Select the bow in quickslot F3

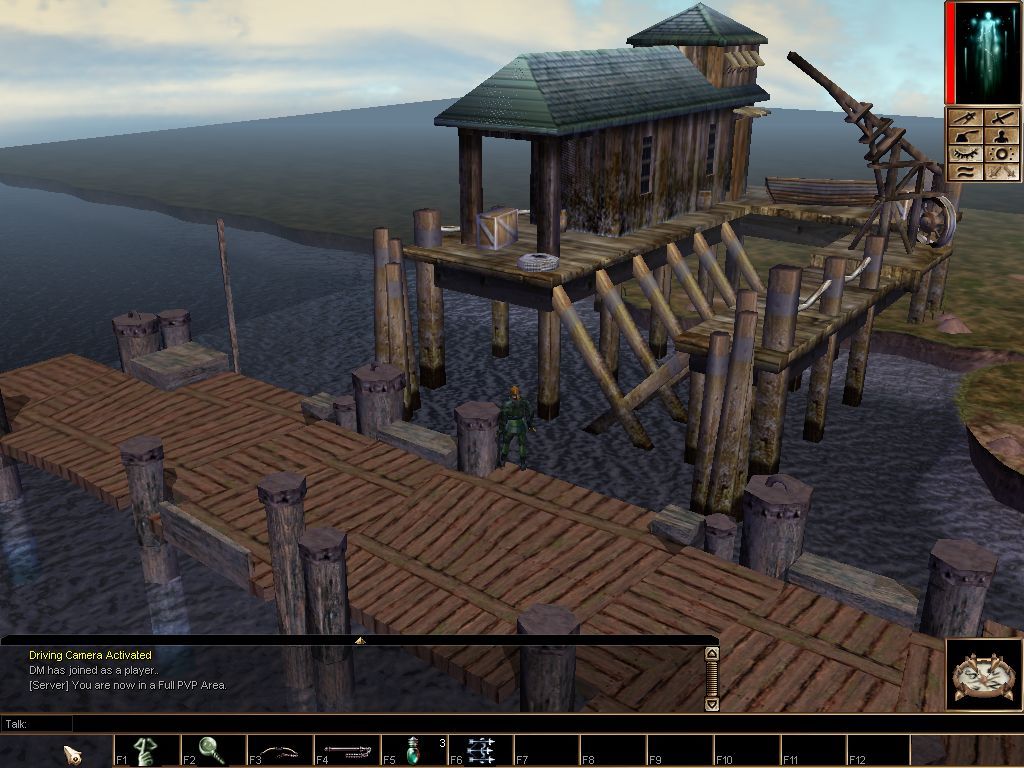(280, 750)
